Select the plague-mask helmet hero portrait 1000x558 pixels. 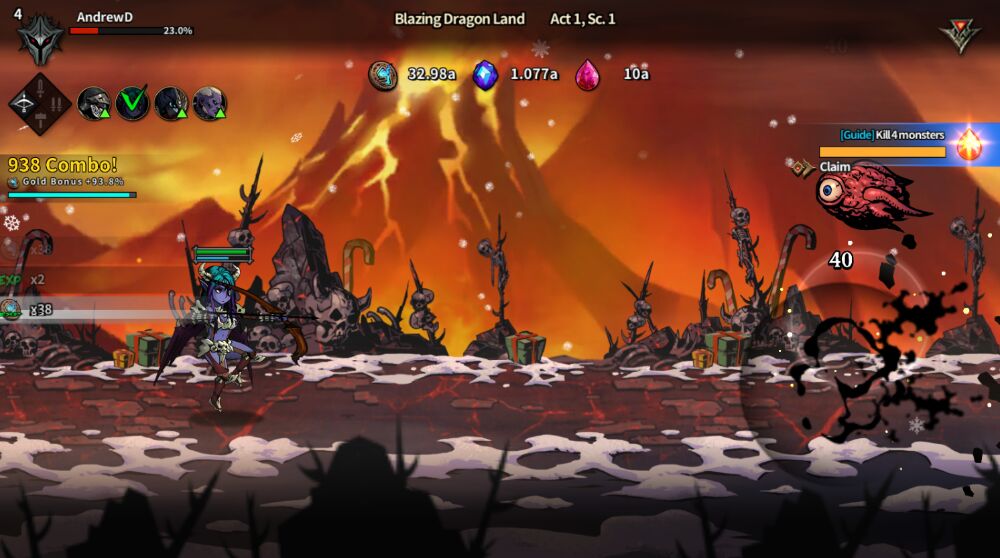point(94,103)
